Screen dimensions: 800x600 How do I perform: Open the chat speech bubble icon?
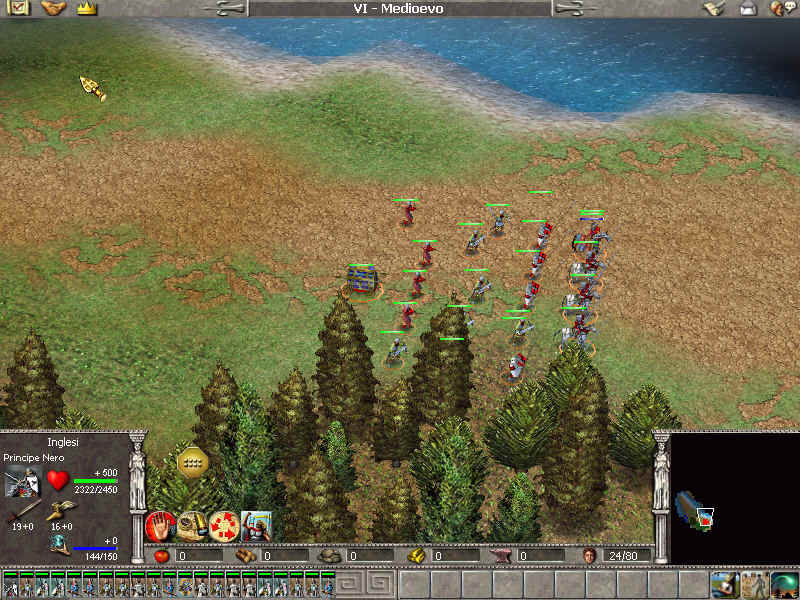pyautogui.click(x=781, y=9)
